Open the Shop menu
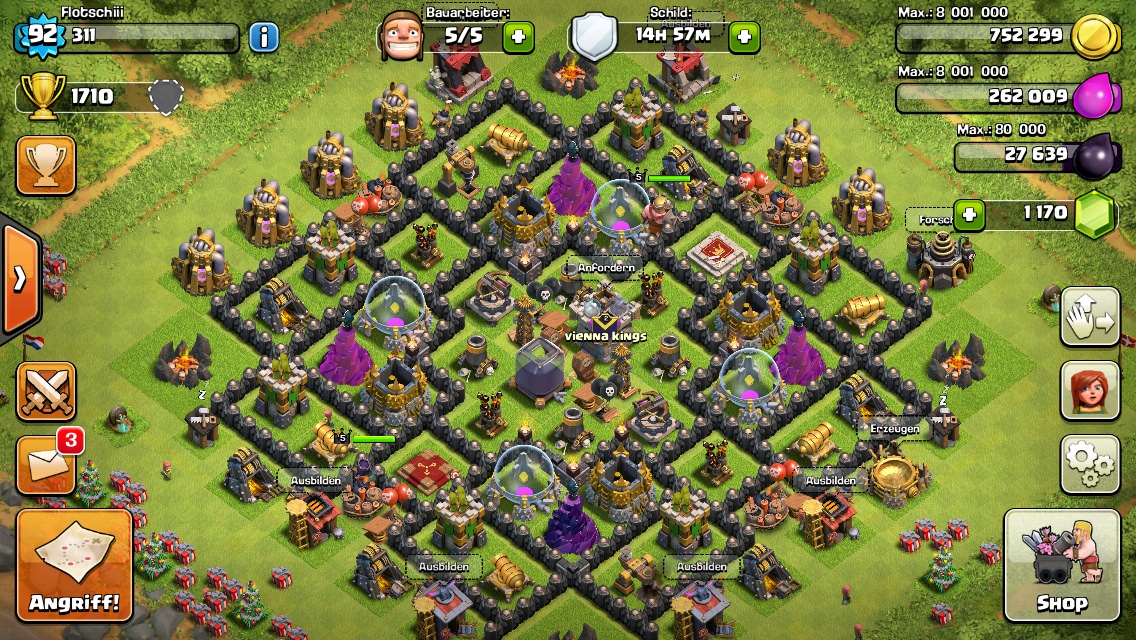Viewport: 1136px width, 640px height. point(1061,565)
